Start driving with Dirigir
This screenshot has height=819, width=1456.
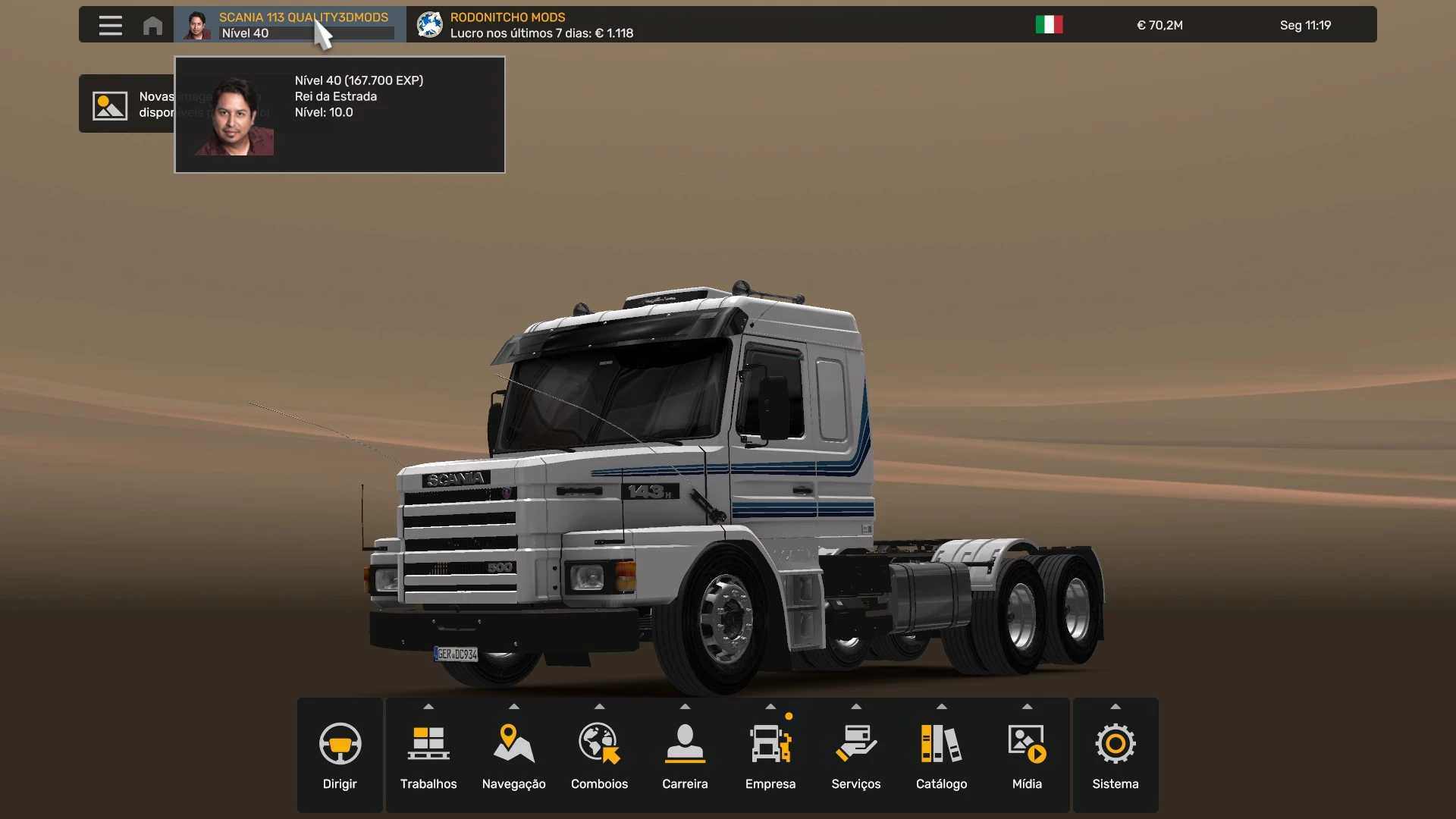click(x=340, y=755)
